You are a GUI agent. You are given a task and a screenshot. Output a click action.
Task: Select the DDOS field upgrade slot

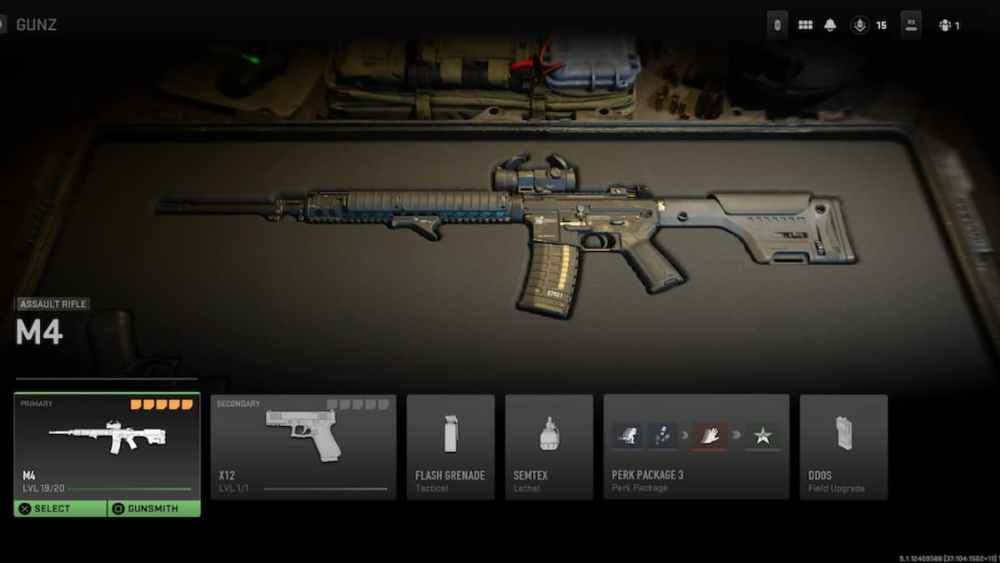[843, 447]
